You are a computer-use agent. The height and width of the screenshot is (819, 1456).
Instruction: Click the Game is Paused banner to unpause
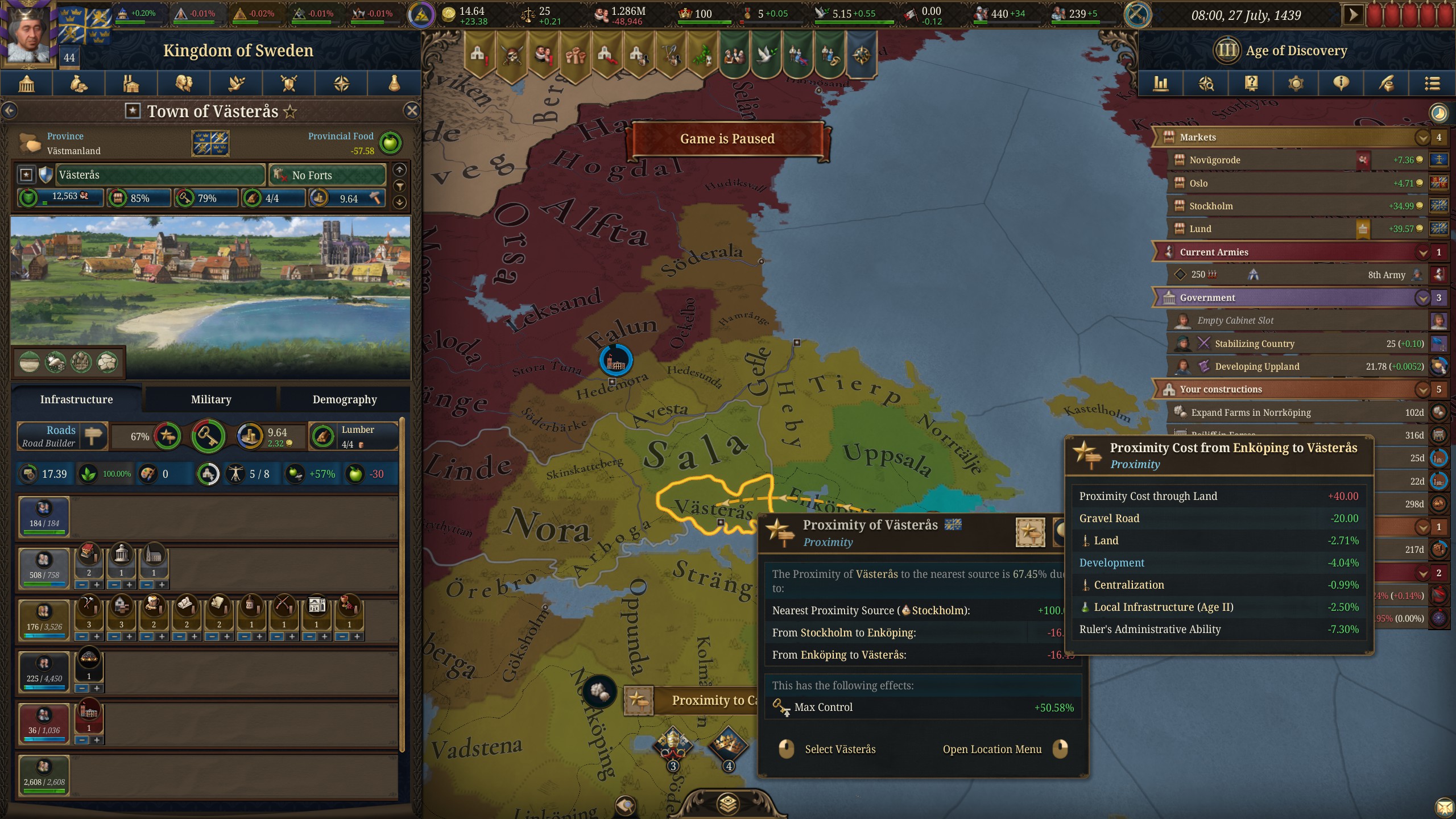pos(727,138)
